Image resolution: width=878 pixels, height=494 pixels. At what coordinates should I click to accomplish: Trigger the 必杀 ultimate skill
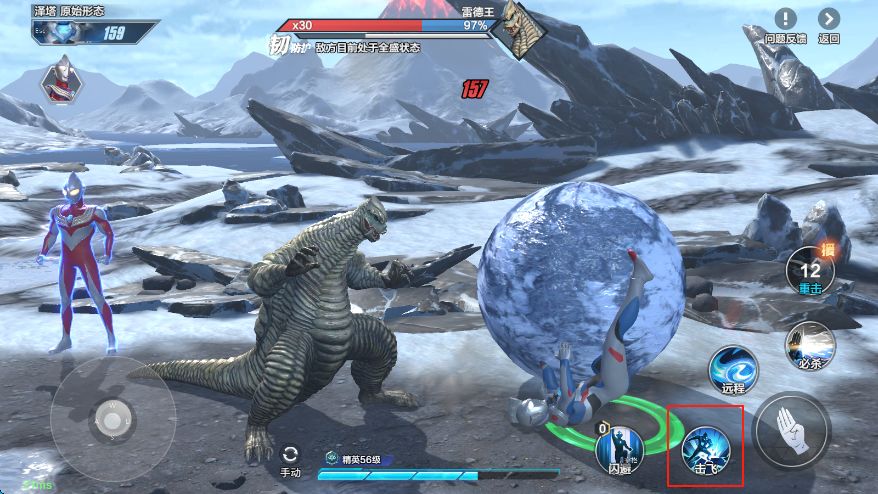[809, 345]
